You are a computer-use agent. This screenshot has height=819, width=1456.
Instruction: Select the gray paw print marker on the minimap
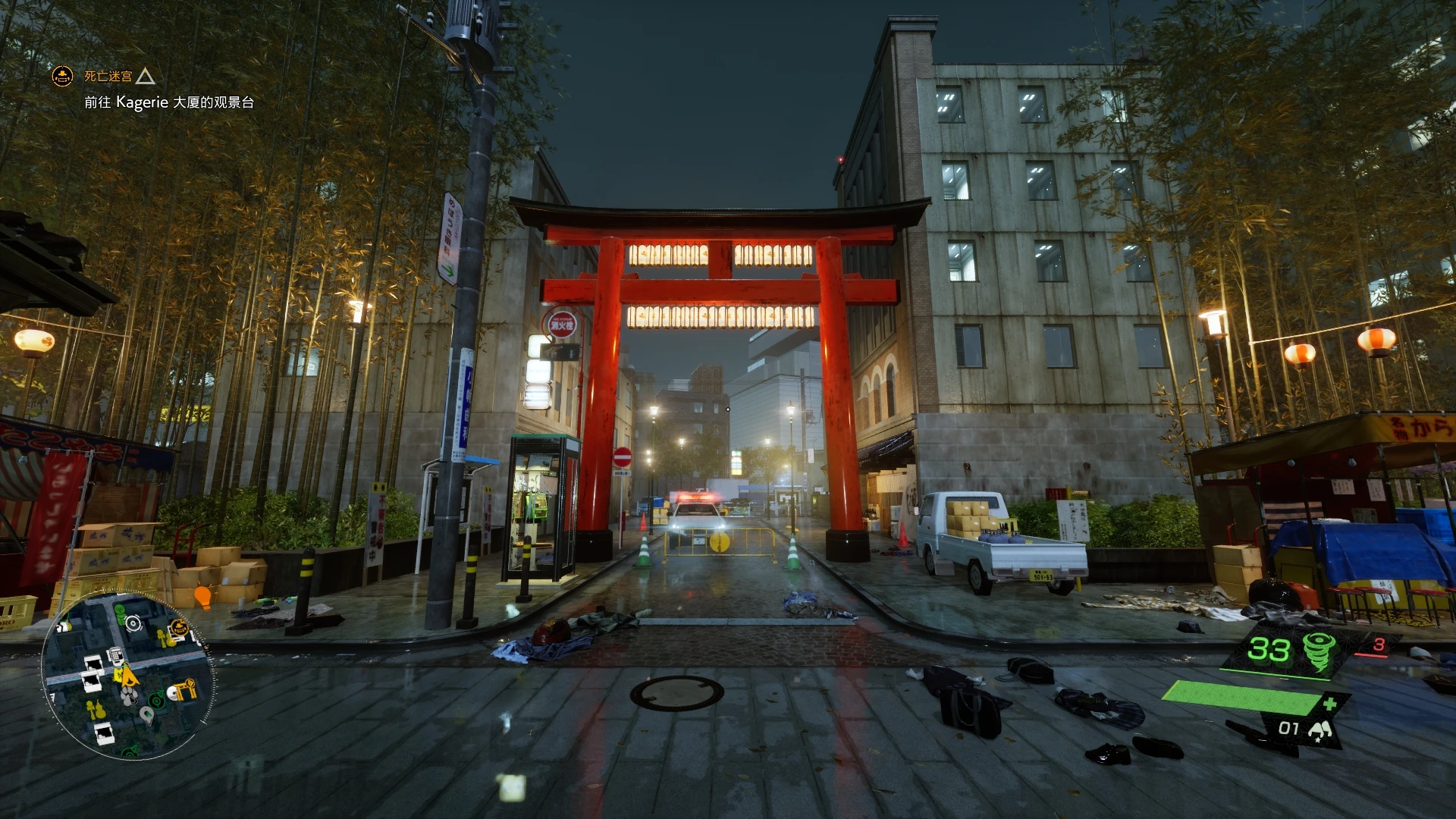(129, 697)
